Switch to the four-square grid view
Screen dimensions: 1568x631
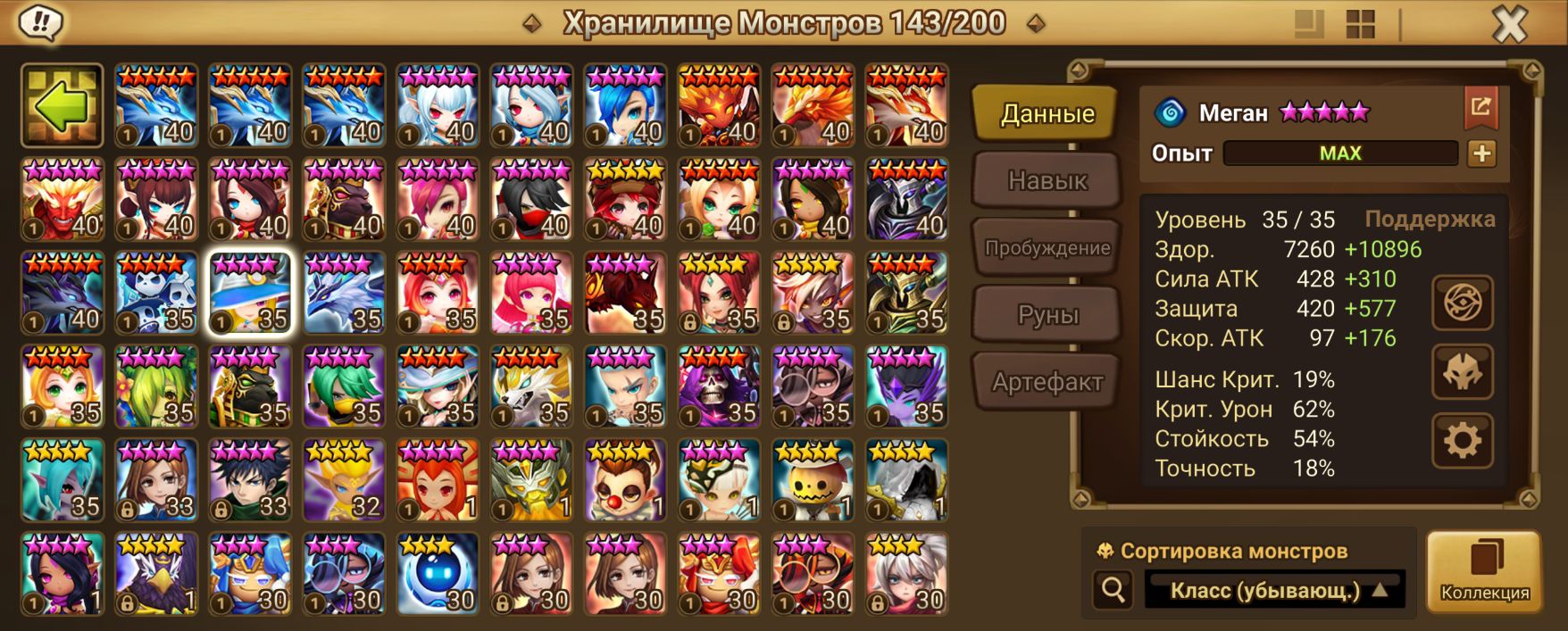(x=1360, y=24)
